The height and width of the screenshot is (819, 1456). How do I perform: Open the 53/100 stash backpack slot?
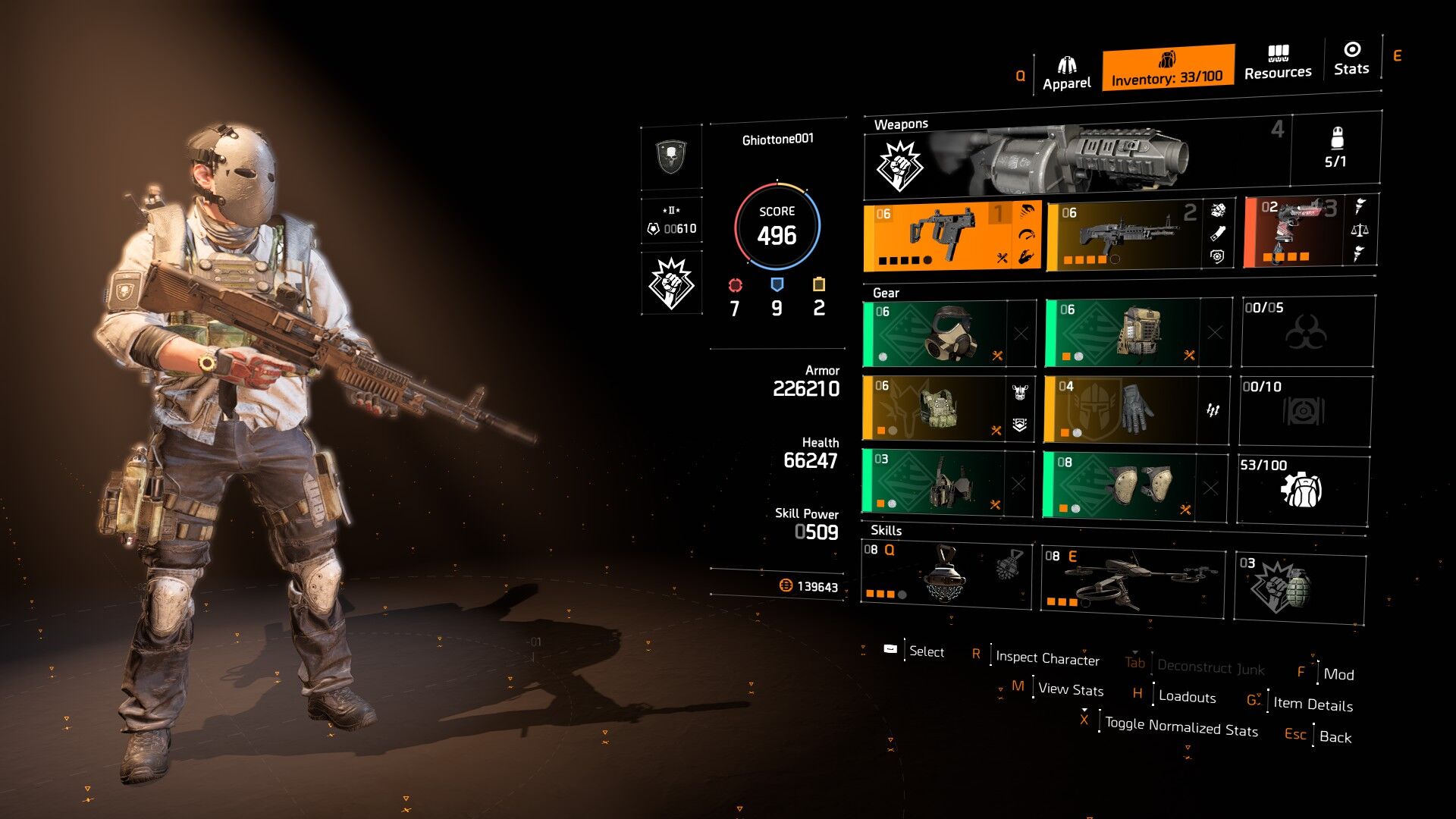1303,490
